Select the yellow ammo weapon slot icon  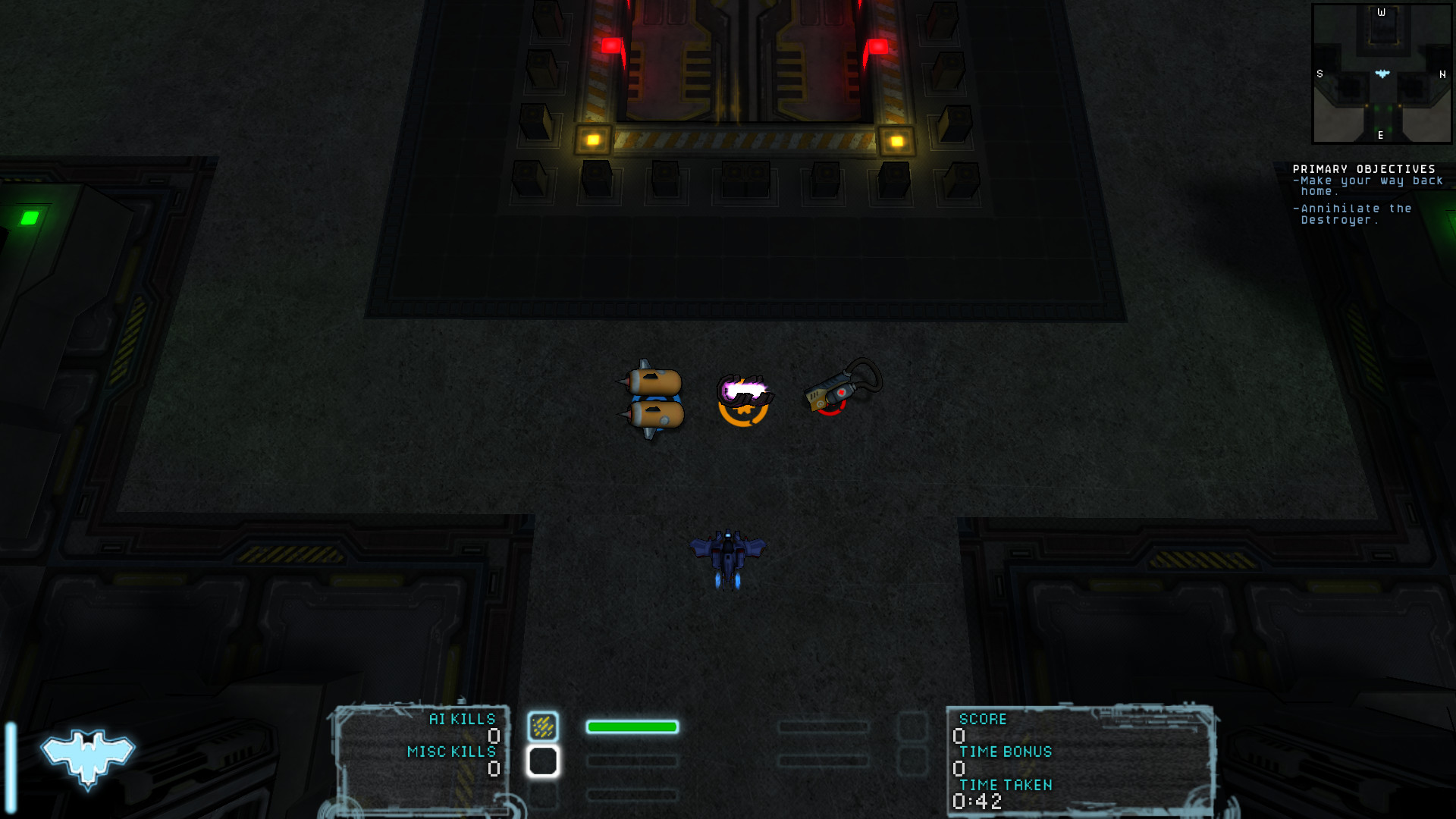tap(544, 726)
